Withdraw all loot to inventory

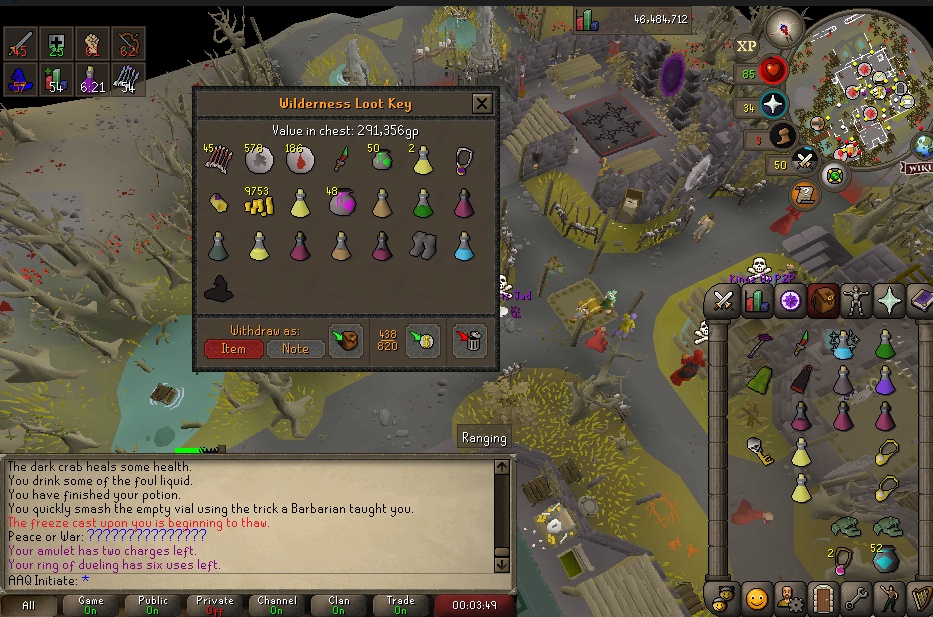(x=347, y=340)
